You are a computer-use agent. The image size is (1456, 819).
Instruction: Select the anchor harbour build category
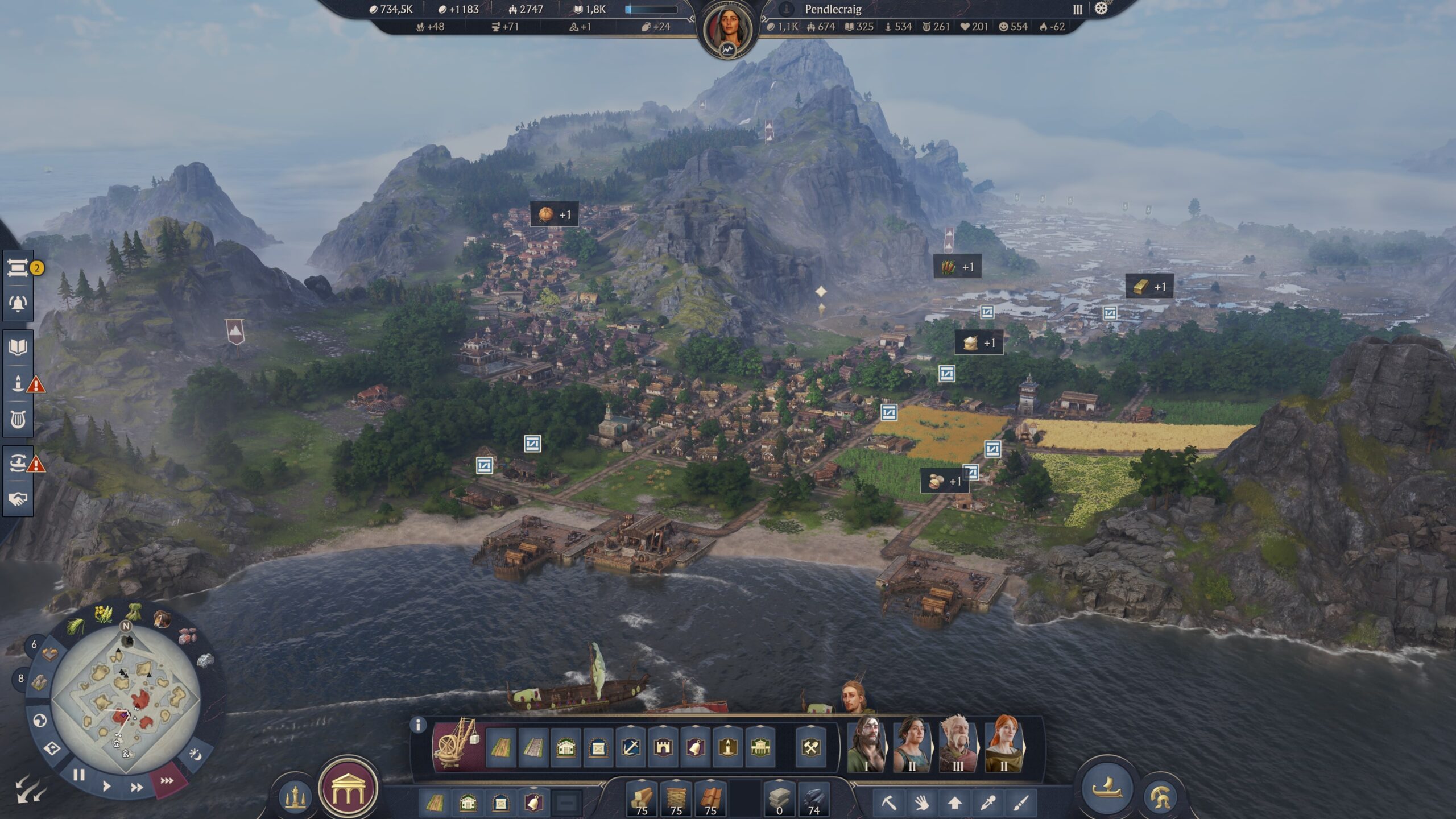pyautogui.click(x=631, y=747)
